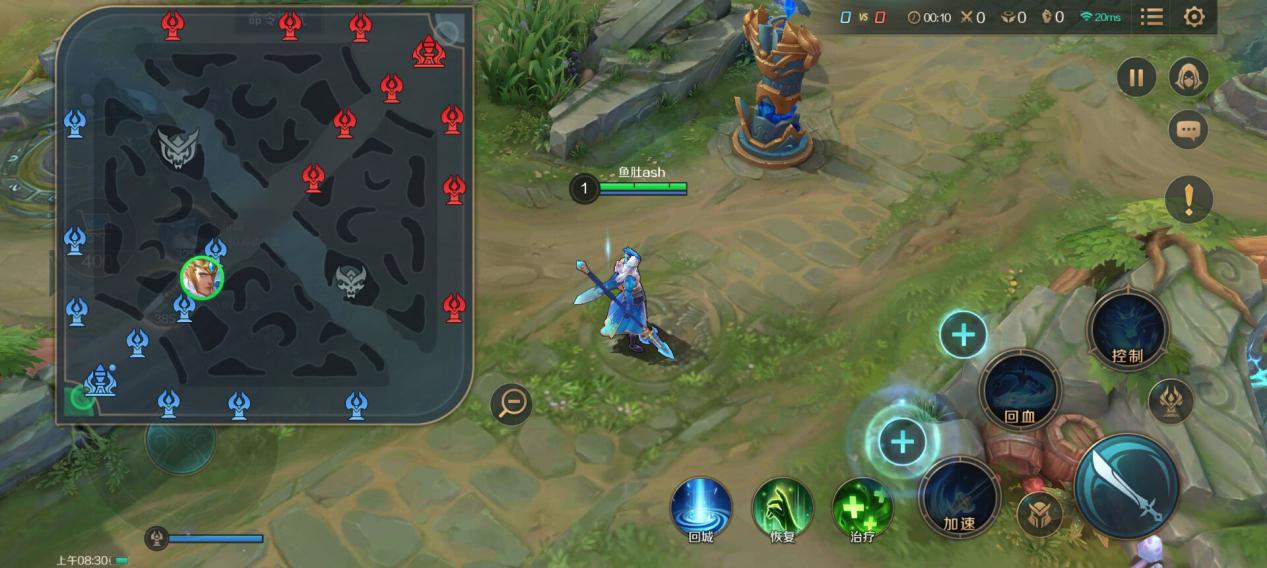This screenshot has width=1267, height=568.
Task: Tap the basic attack sword button
Action: [1126, 484]
